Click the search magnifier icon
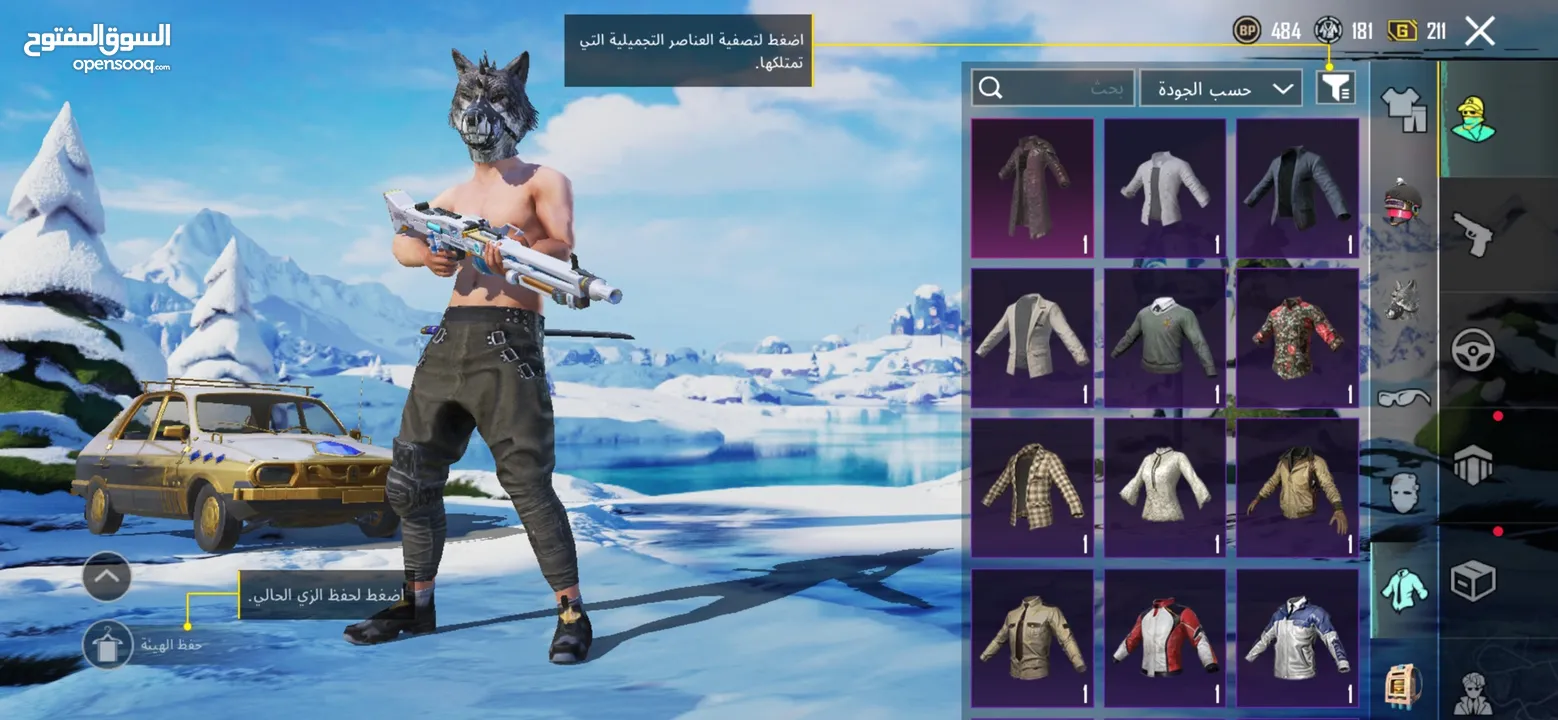Screen dimensions: 1558x720 coord(991,88)
